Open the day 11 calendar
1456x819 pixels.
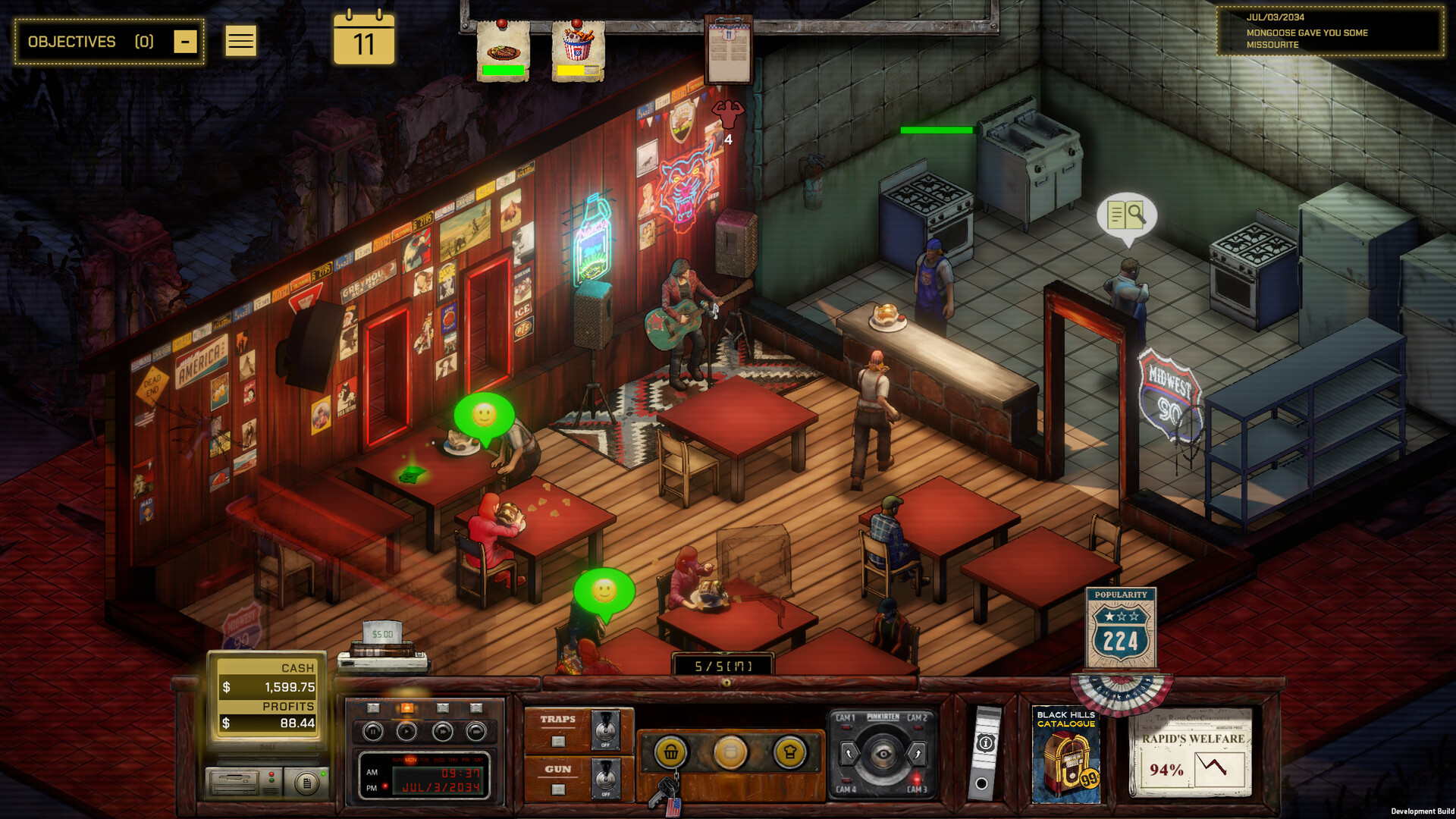coord(364,39)
